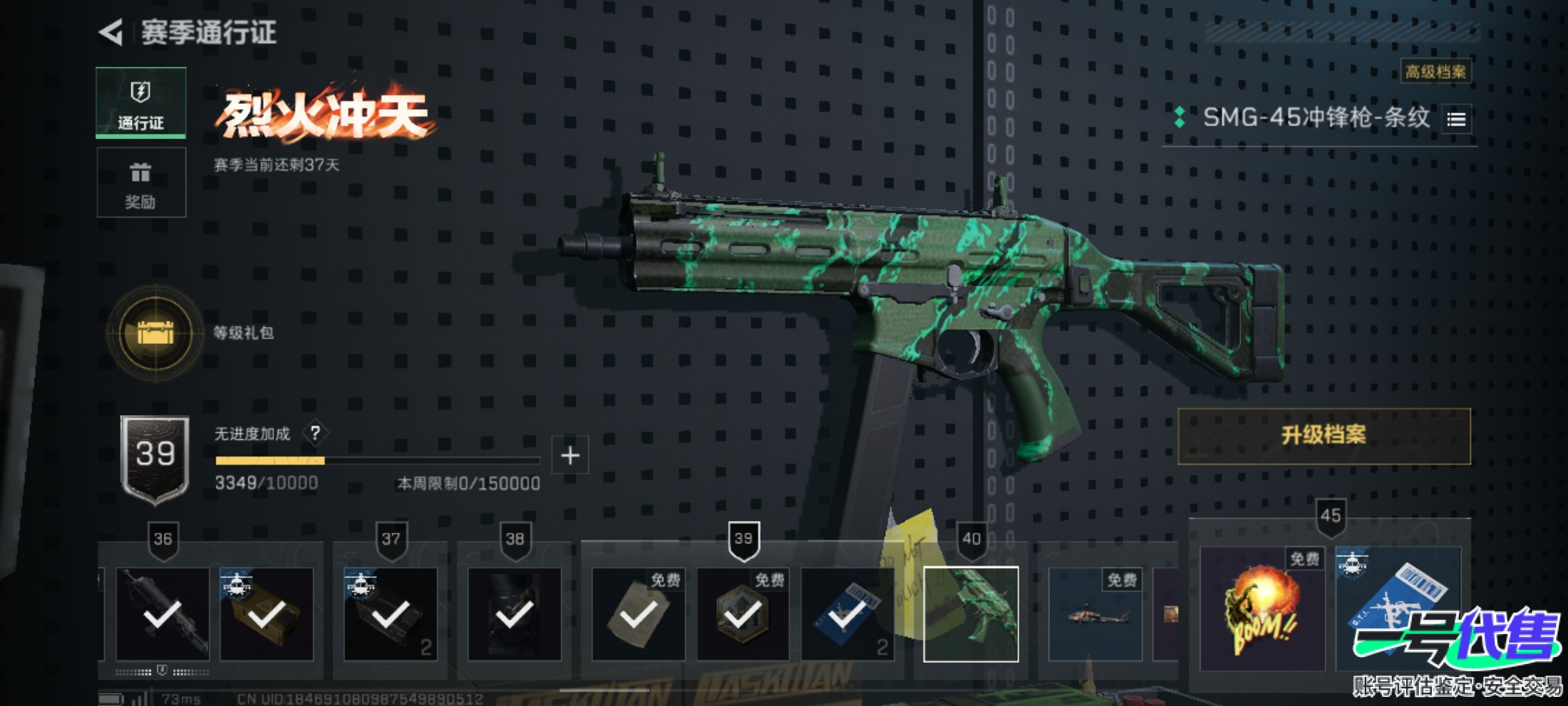The image size is (1568, 706).
Task: Select the free helicopter reward at level 40
Action: coord(1096,614)
